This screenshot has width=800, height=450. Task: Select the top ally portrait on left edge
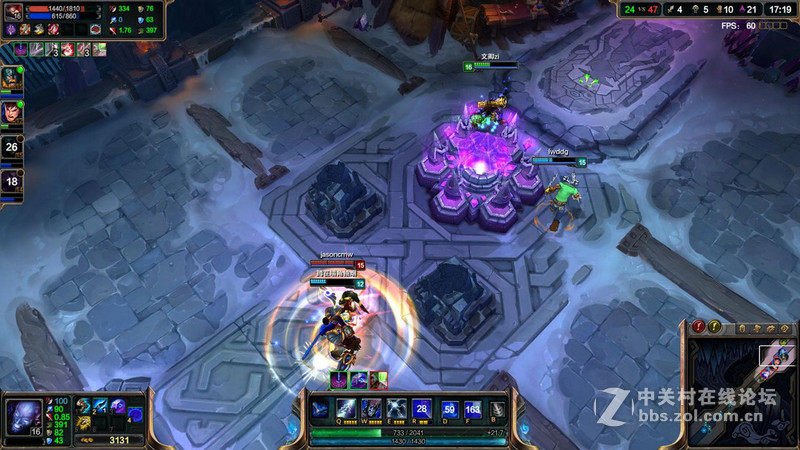[11, 77]
